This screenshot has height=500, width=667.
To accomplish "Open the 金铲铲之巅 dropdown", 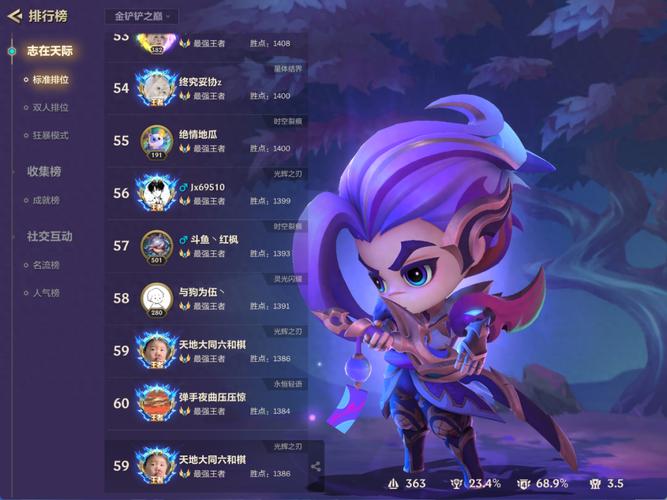I will click(141, 16).
